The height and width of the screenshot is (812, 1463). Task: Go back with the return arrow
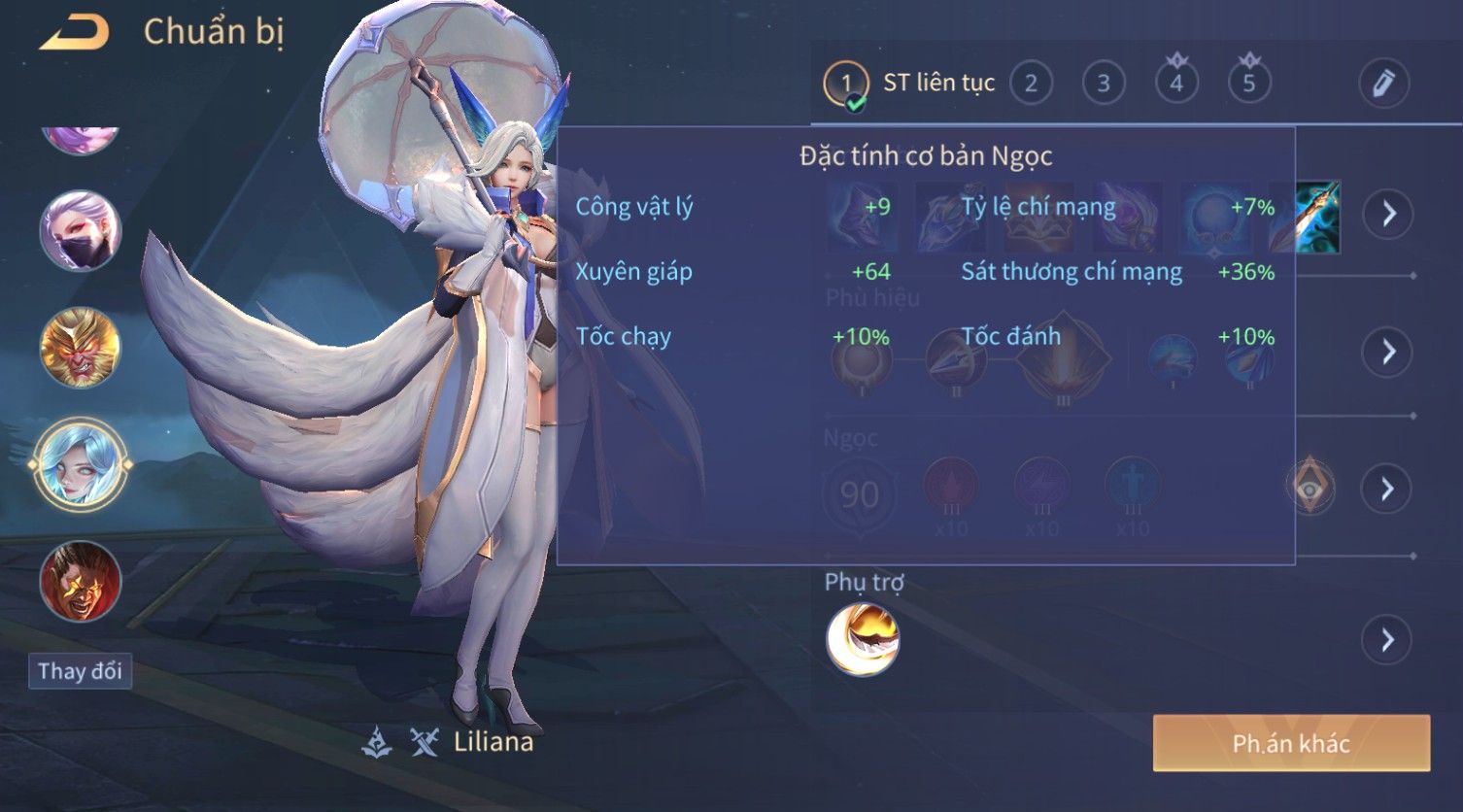pyautogui.click(x=75, y=33)
